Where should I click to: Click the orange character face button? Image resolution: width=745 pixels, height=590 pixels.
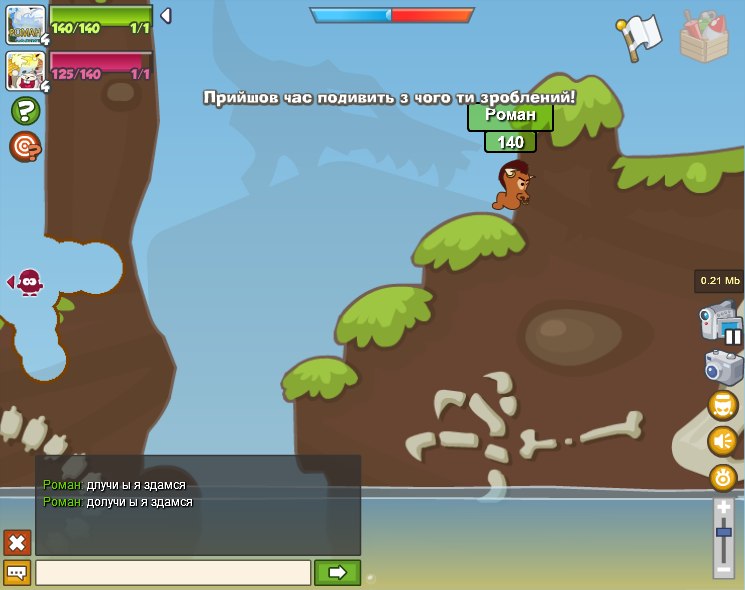coord(723,406)
